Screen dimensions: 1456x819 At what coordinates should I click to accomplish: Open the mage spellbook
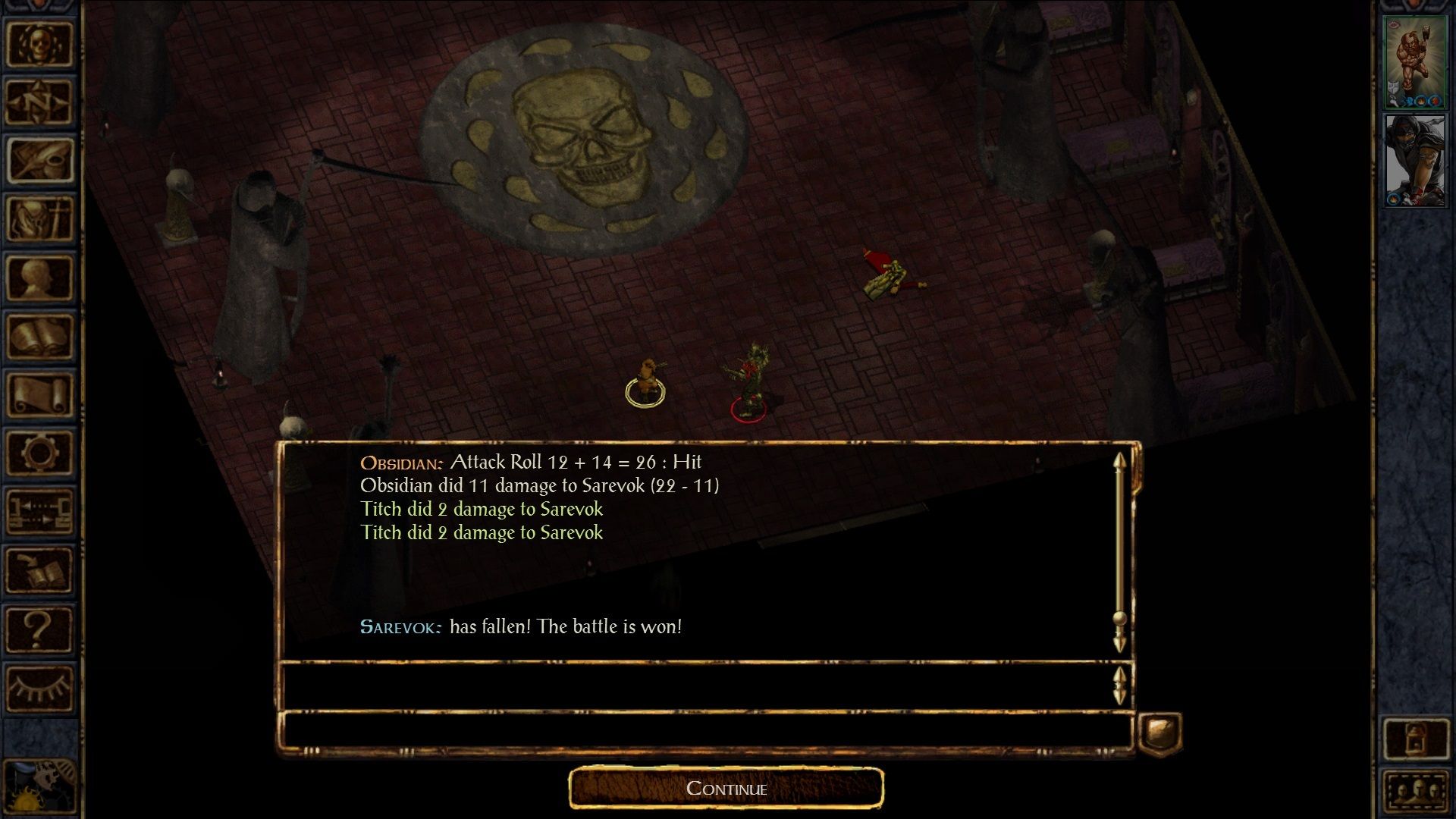(x=40, y=336)
